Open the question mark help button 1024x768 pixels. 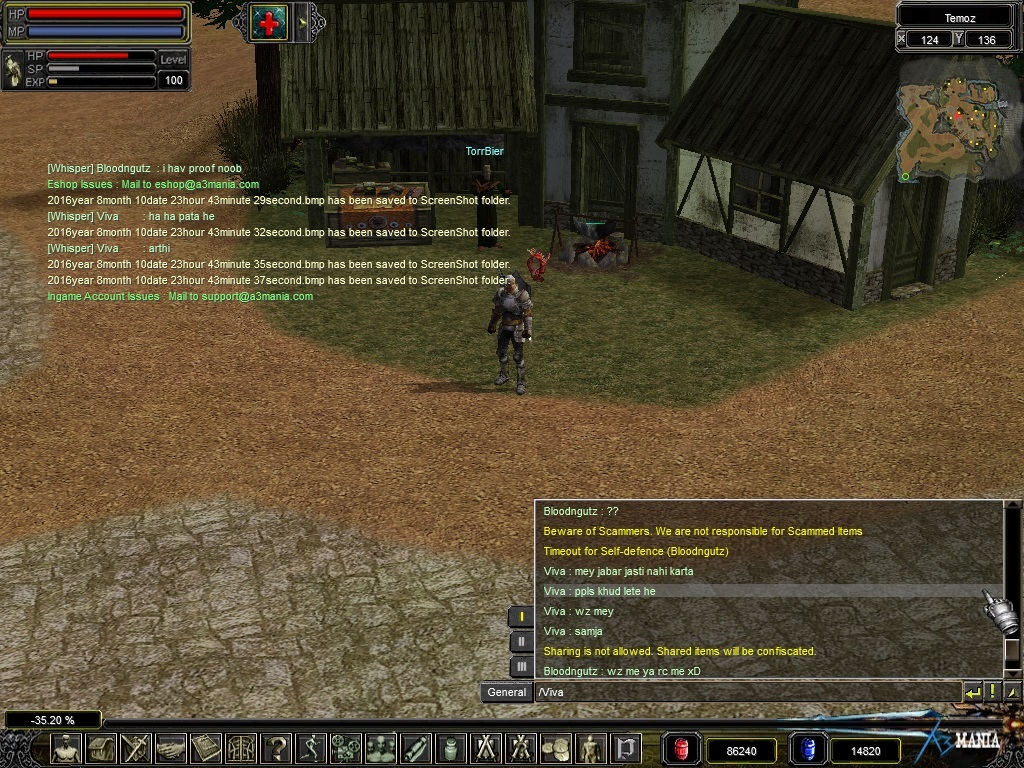277,749
